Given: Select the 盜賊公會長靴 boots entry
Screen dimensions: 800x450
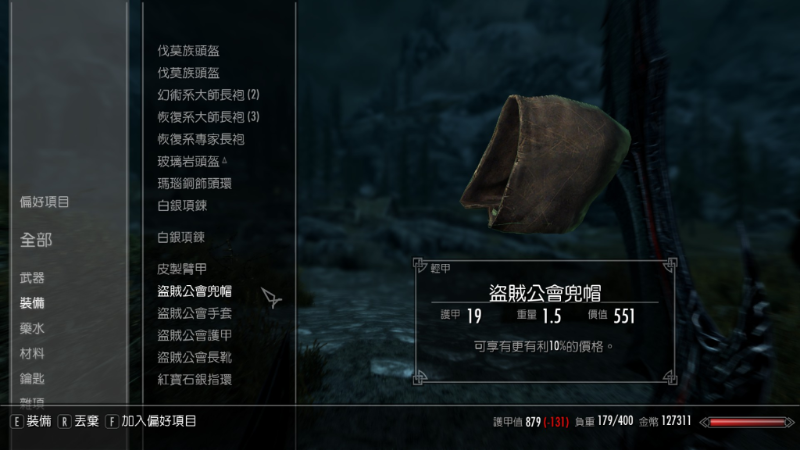Looking at the screenshot, I should [195, 357].
